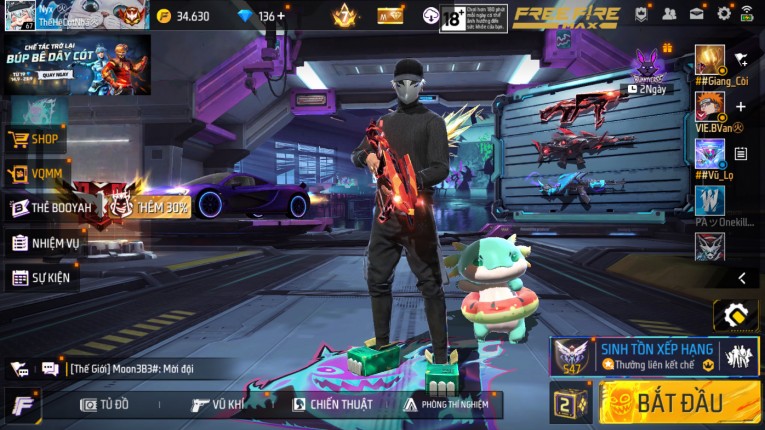
Task: Add diamonds with the plus button
Action: click(280, 16)
